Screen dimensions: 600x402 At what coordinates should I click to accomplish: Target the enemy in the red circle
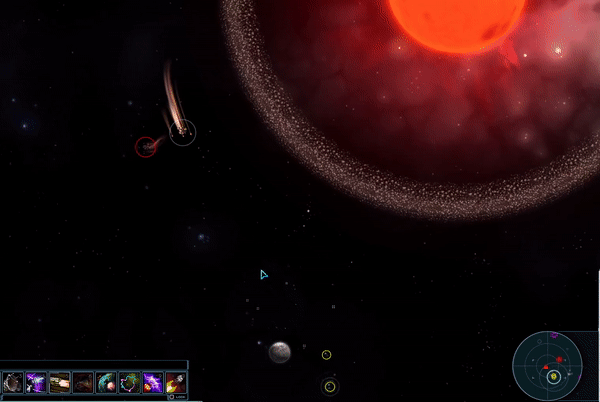coord(146,147)
